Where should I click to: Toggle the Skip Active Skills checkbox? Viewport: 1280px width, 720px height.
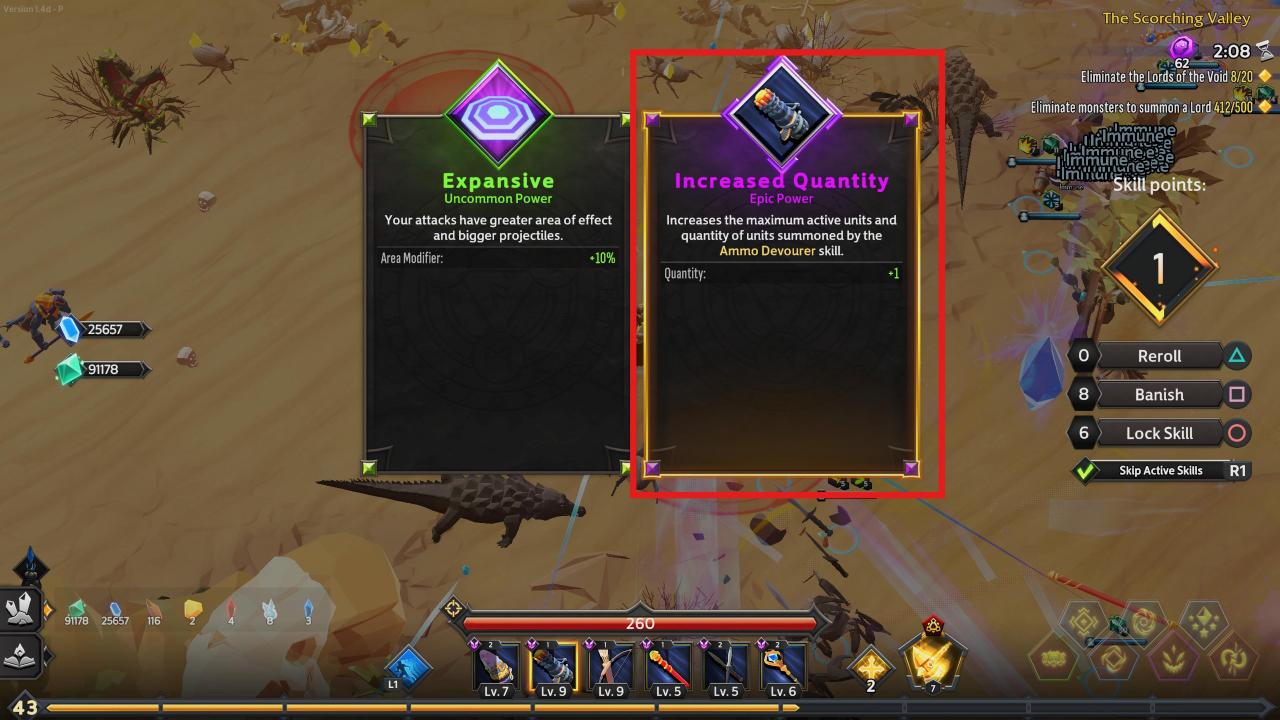pyautogui.click(x=1085, y=471)
